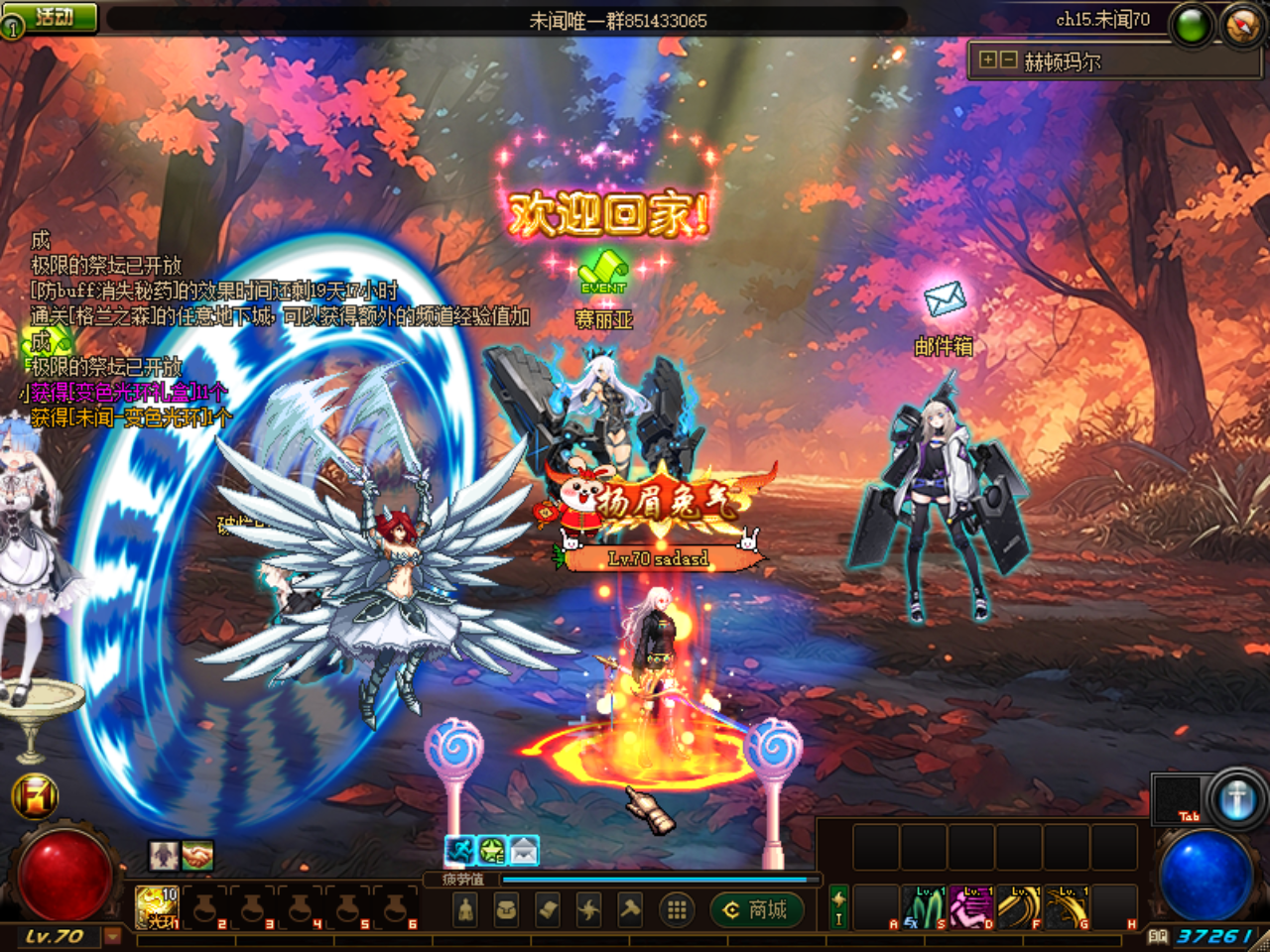The image size is (1270, 952).
Task: Toggle the handshake party icon near the portrait
Action: [196, 857]
